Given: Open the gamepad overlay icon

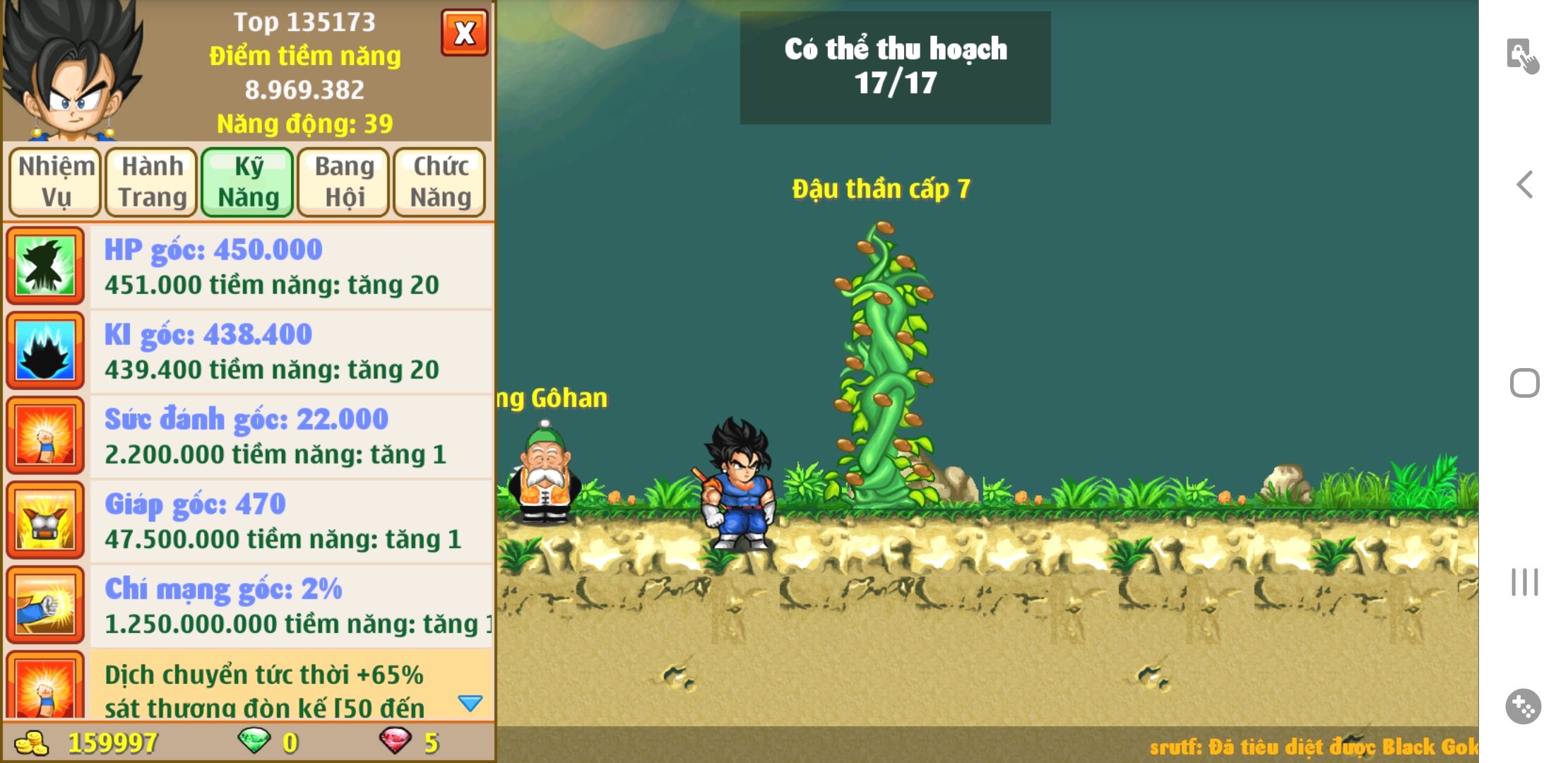Looking at the screenshot, I should point(1523,706).
